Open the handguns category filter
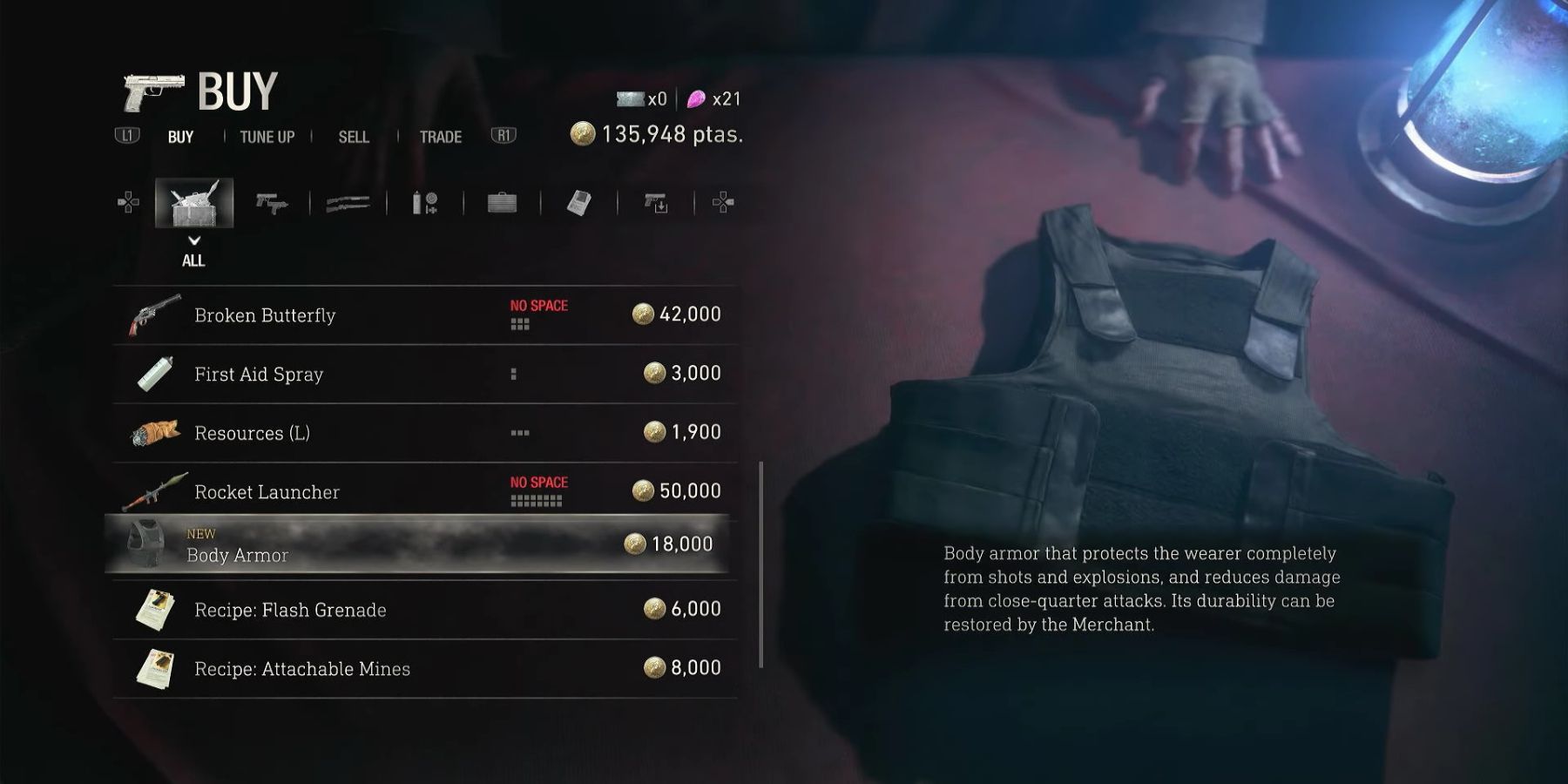This screenshot has height=784, width=1568. tap(271, 202)
